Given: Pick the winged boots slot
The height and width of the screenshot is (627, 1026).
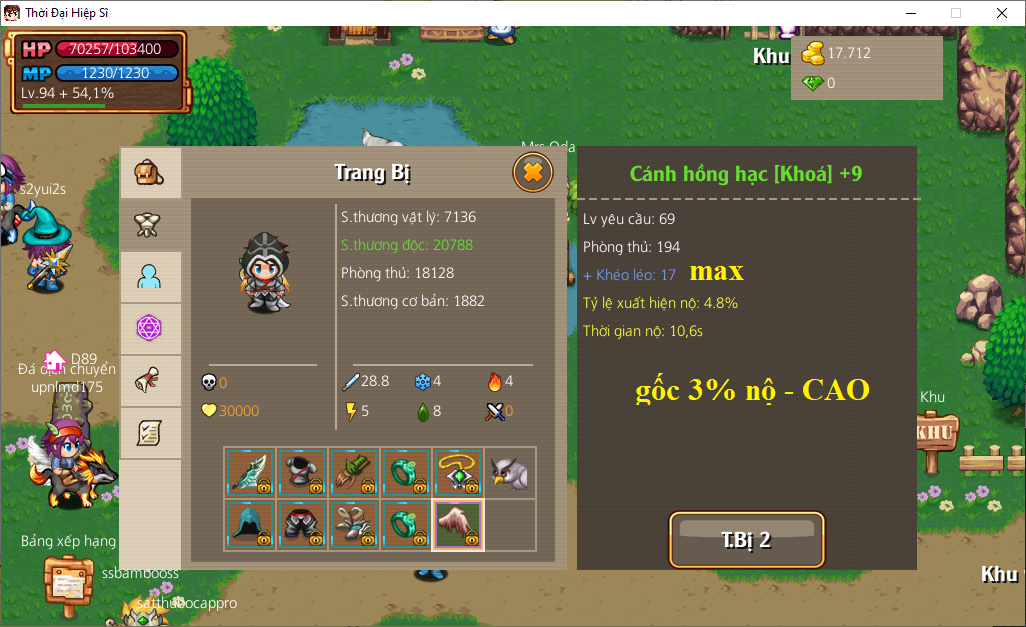Looking at the screenshot, I should coord(355,525).
